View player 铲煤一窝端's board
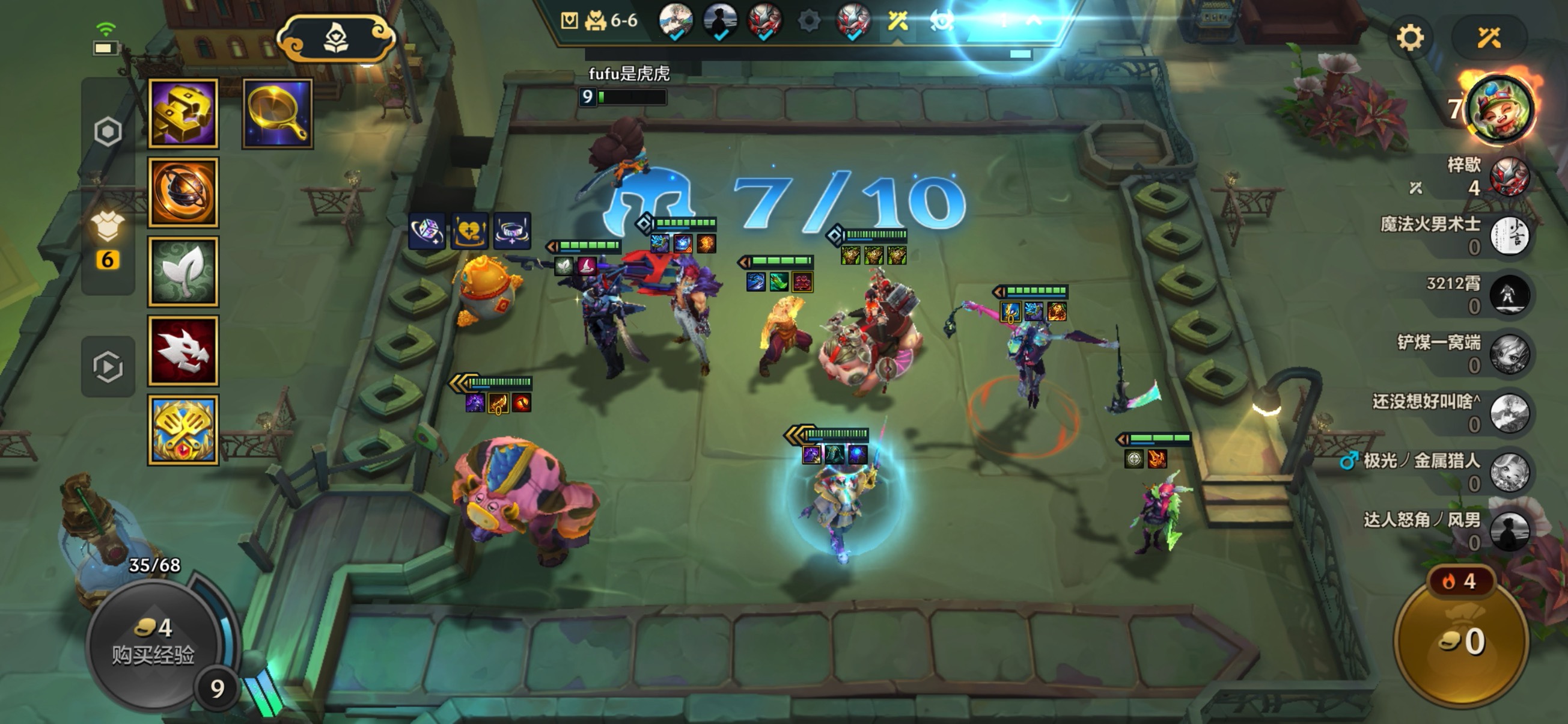This screenshot has width=1568, height=724. [x=1509, y=354]
